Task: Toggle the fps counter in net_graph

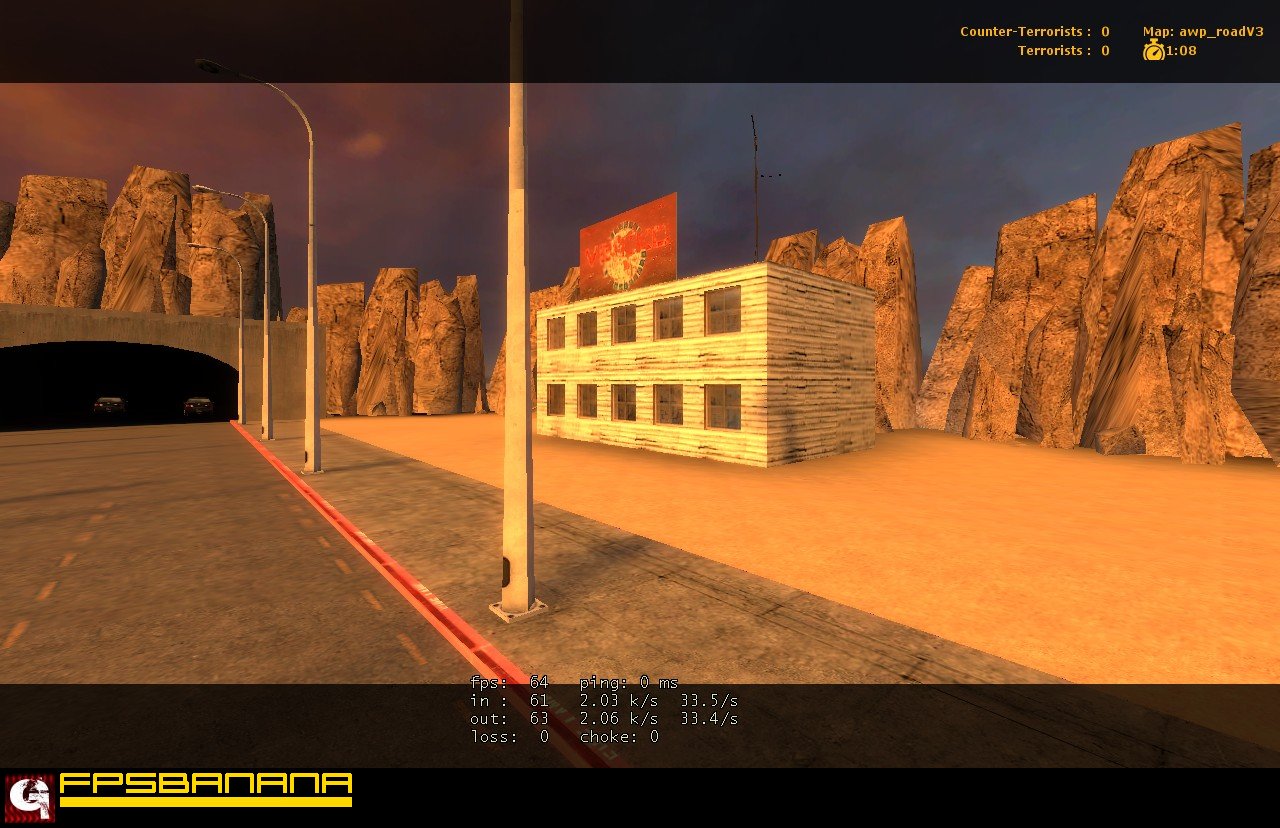Action: click(x=510, y=681)
